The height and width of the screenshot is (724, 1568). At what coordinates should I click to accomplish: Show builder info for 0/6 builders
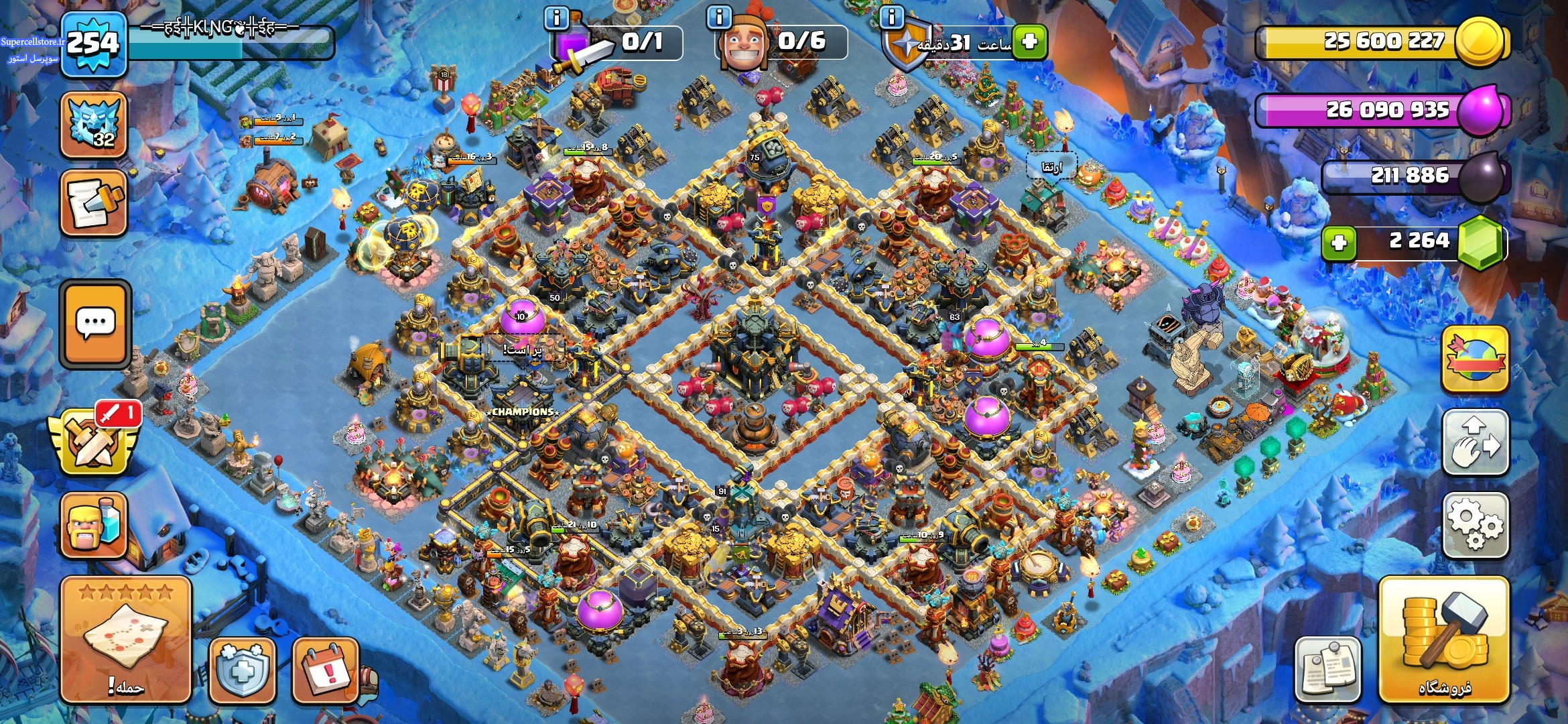click(x=719, y=17)
